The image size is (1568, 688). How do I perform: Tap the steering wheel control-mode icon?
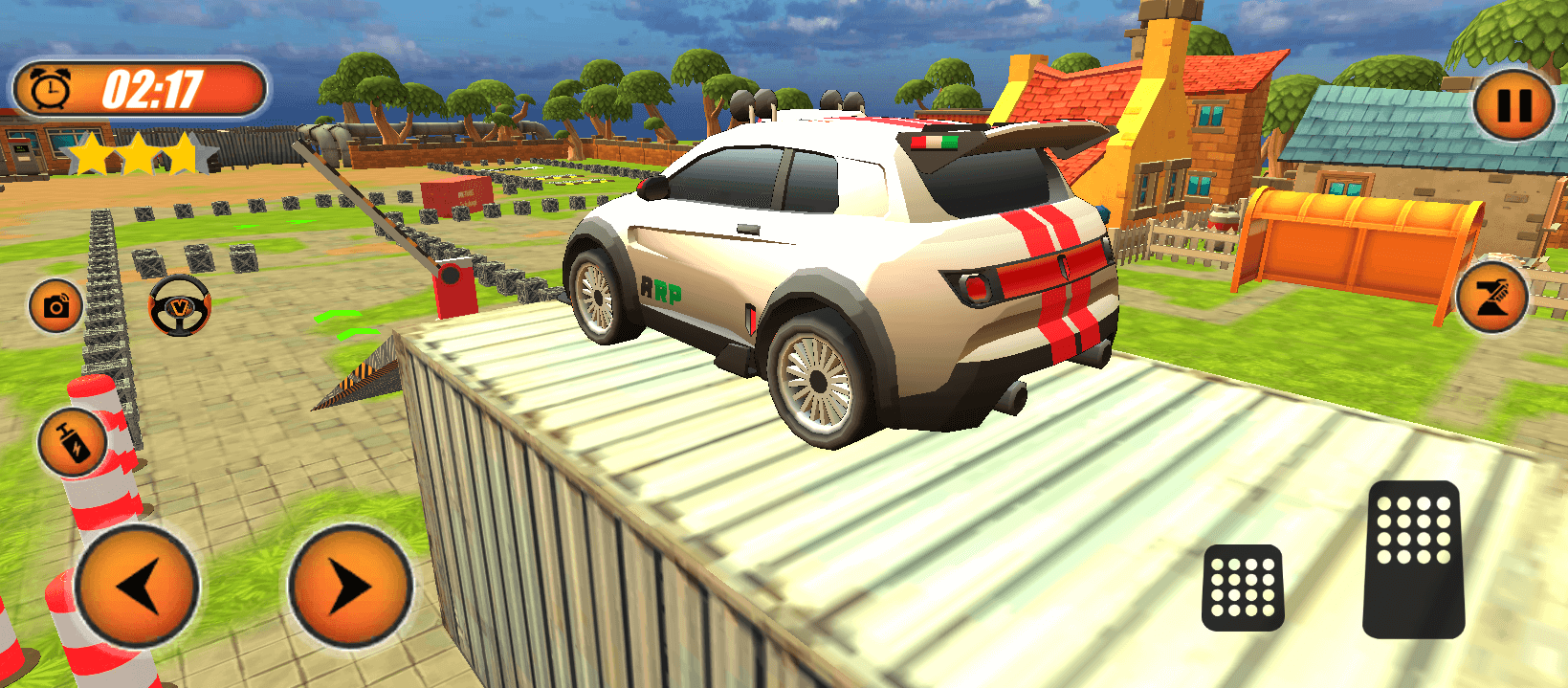point(180,305)
